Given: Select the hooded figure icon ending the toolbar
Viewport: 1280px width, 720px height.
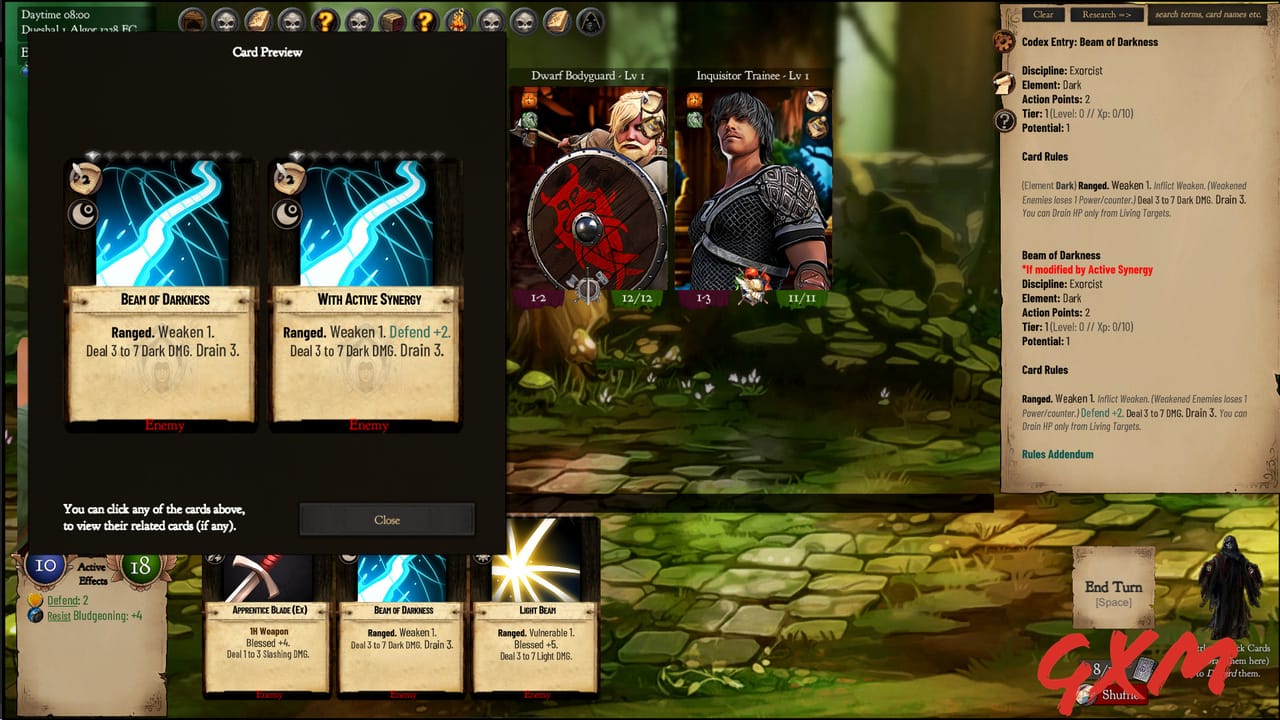Looking at the screenshot, I should click(x=587, y=18).
